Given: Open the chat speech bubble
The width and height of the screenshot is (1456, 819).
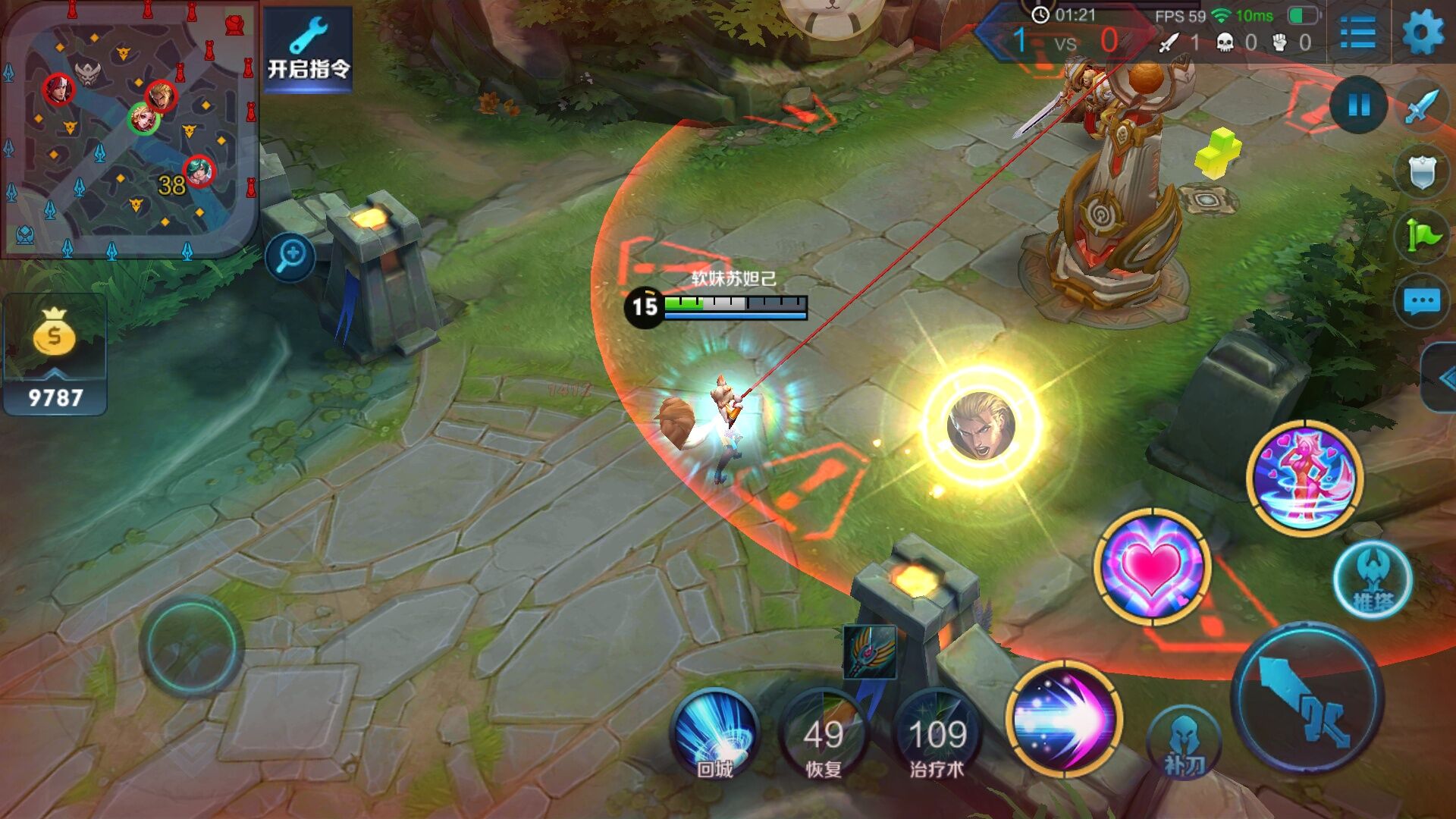Looking at the screenshot, I should click(x=1422, y=301).
